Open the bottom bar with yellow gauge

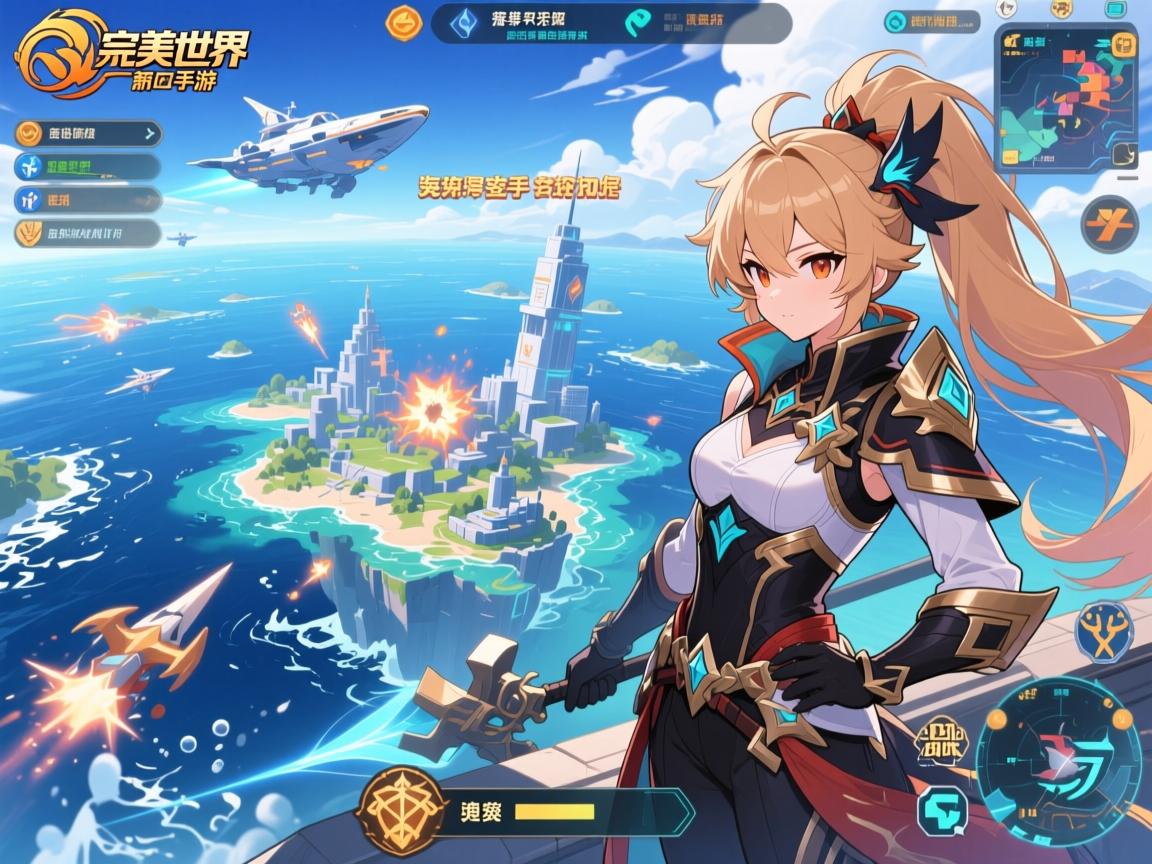(580, 809)
